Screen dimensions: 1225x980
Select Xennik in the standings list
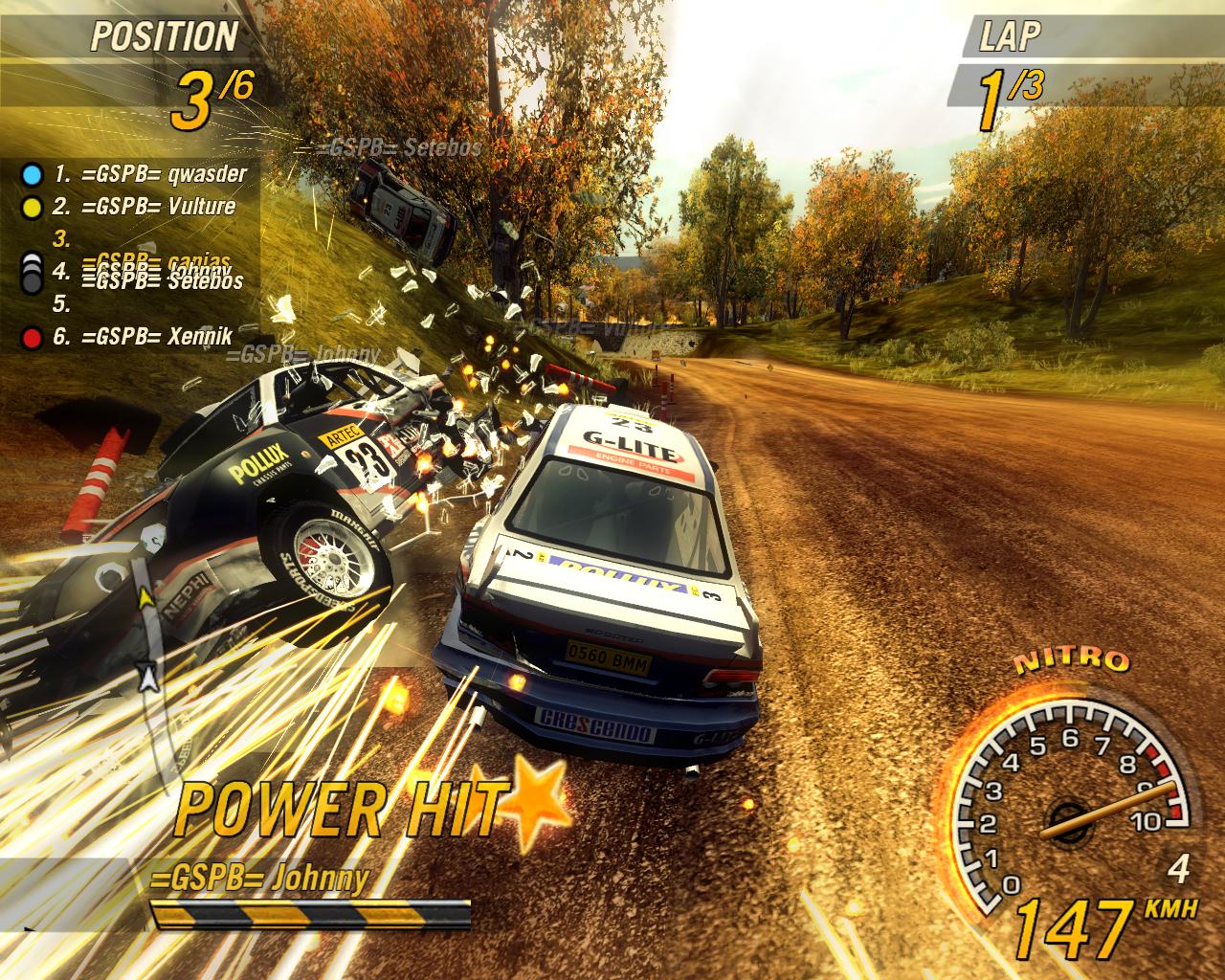click(157, 337)
